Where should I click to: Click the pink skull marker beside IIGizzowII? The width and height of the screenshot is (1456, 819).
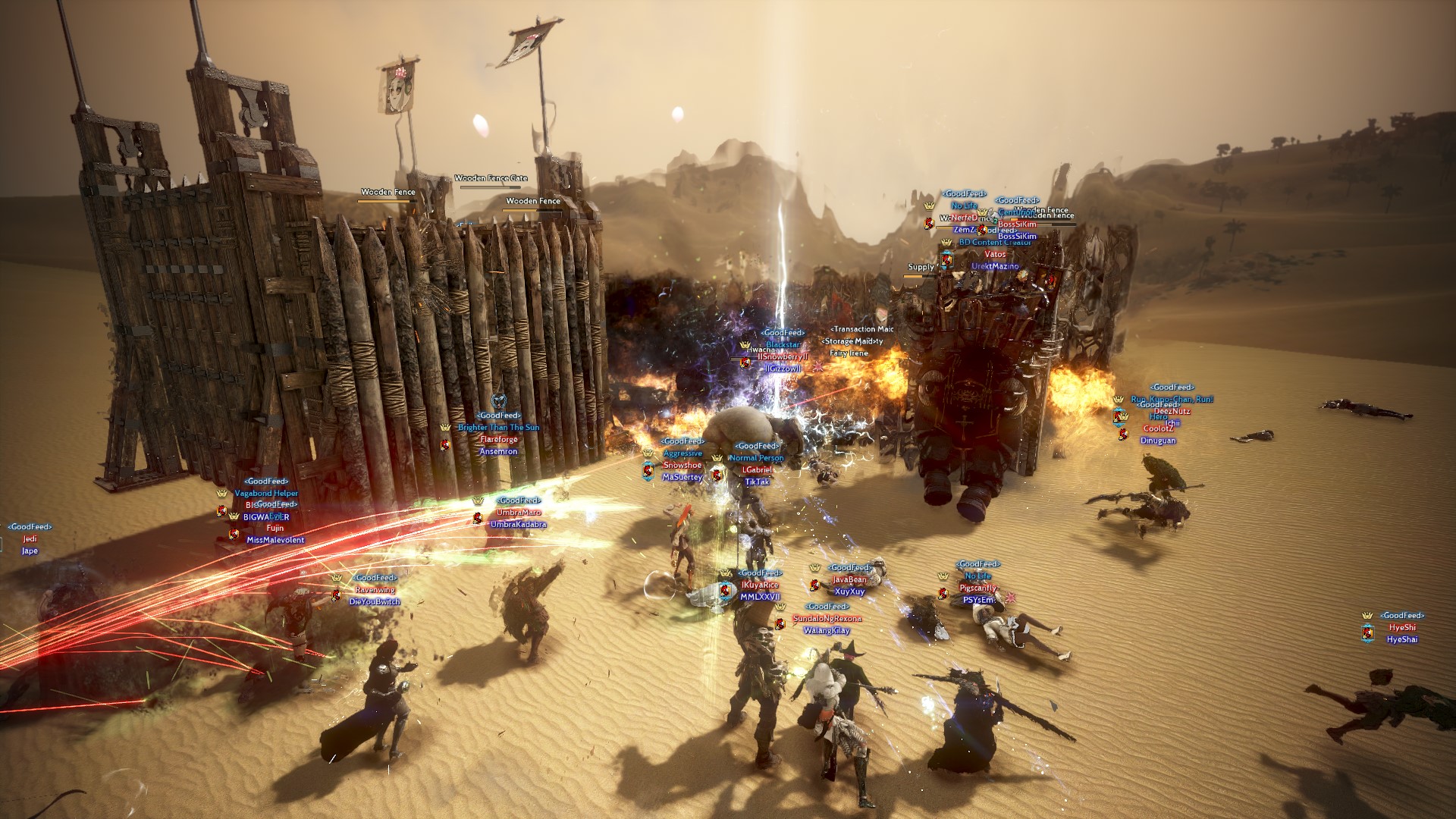point(818,368)
